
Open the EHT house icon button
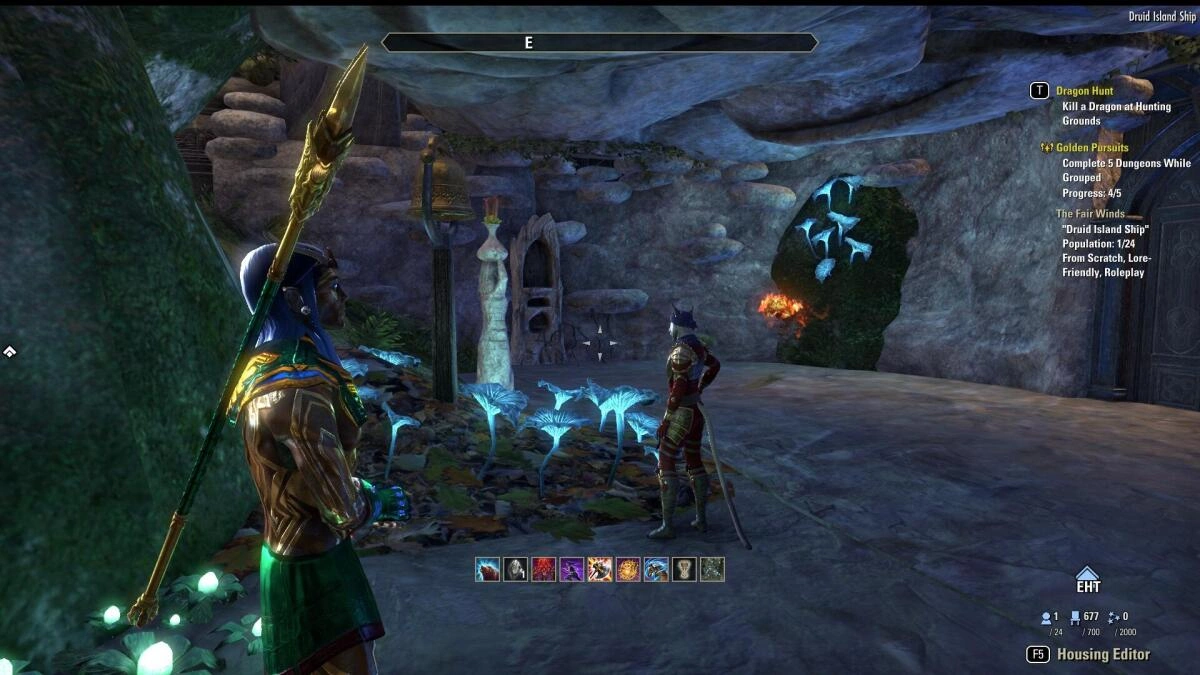1087,580
